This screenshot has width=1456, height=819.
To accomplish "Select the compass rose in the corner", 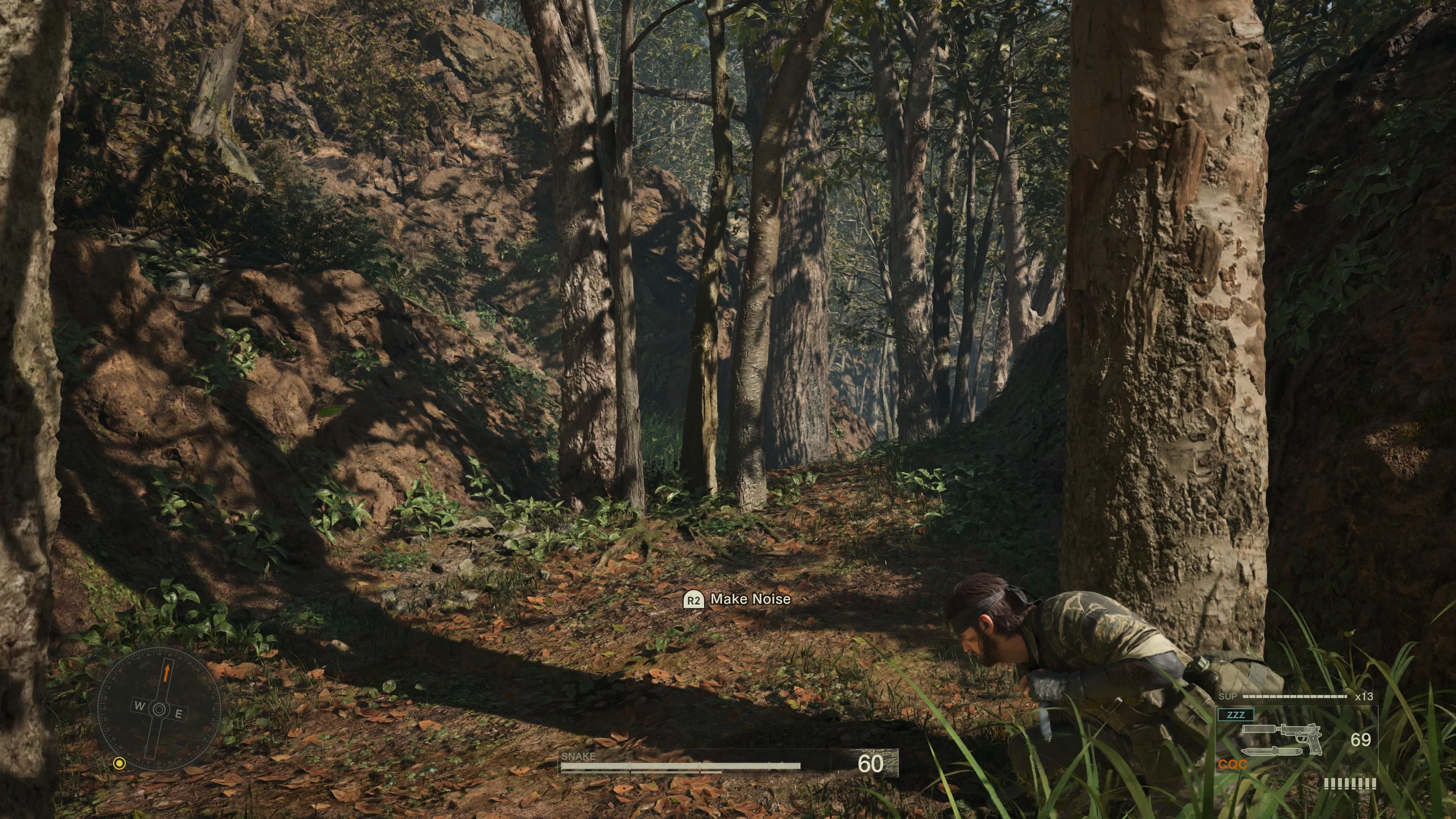I will coord(160,709).
